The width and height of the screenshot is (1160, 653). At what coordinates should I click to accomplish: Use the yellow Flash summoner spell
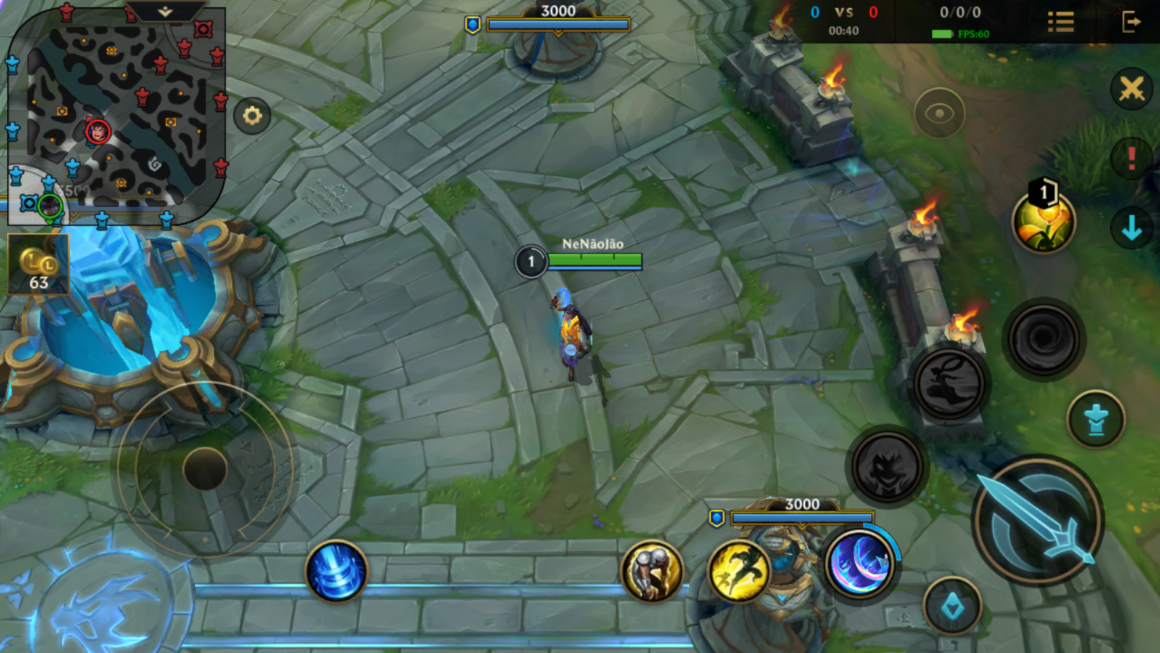[739, 571]
